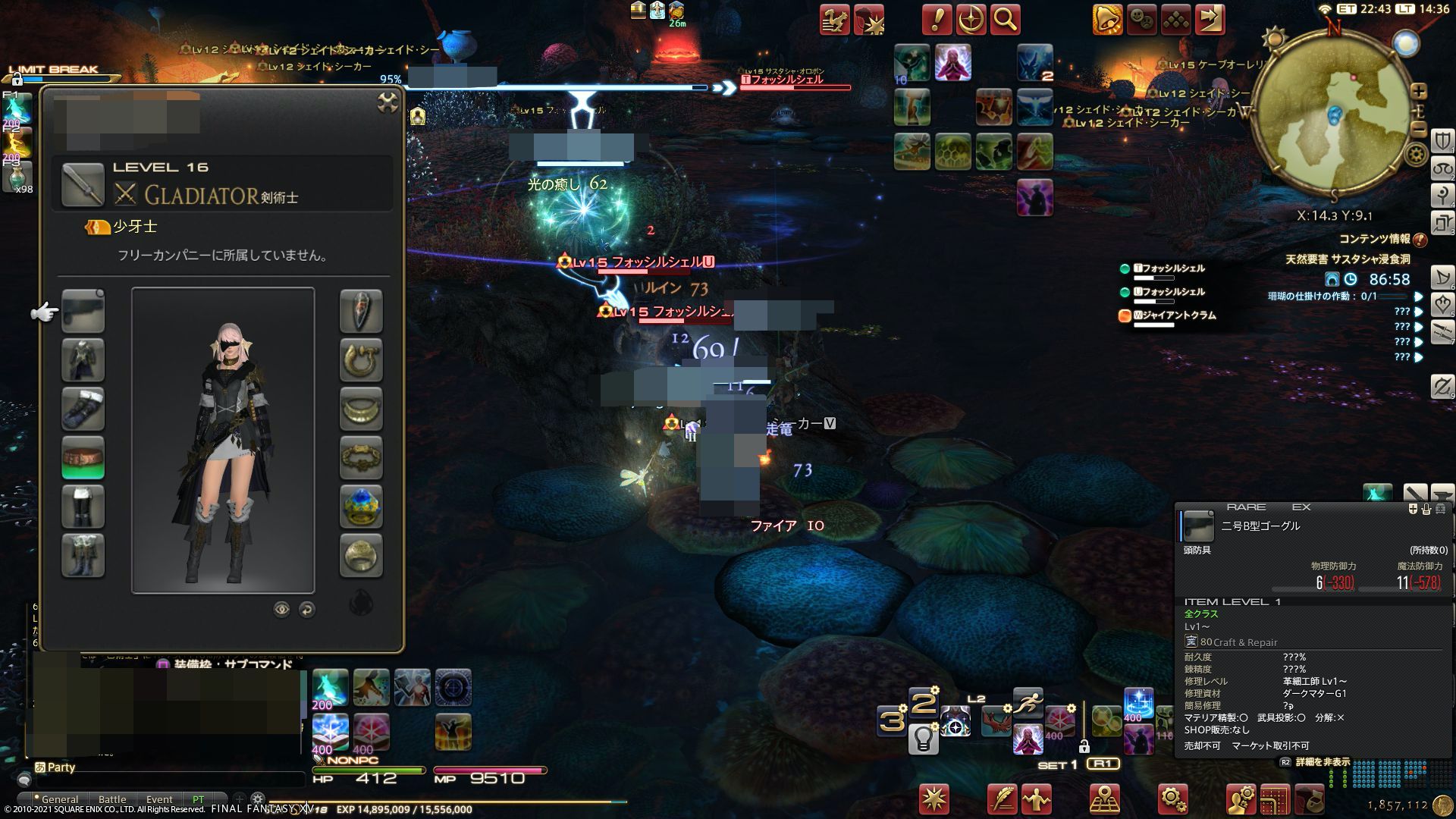Open the map icon in bottom menu
1456x819 pixels.
pyautogui.click(x=1103, y=798)
